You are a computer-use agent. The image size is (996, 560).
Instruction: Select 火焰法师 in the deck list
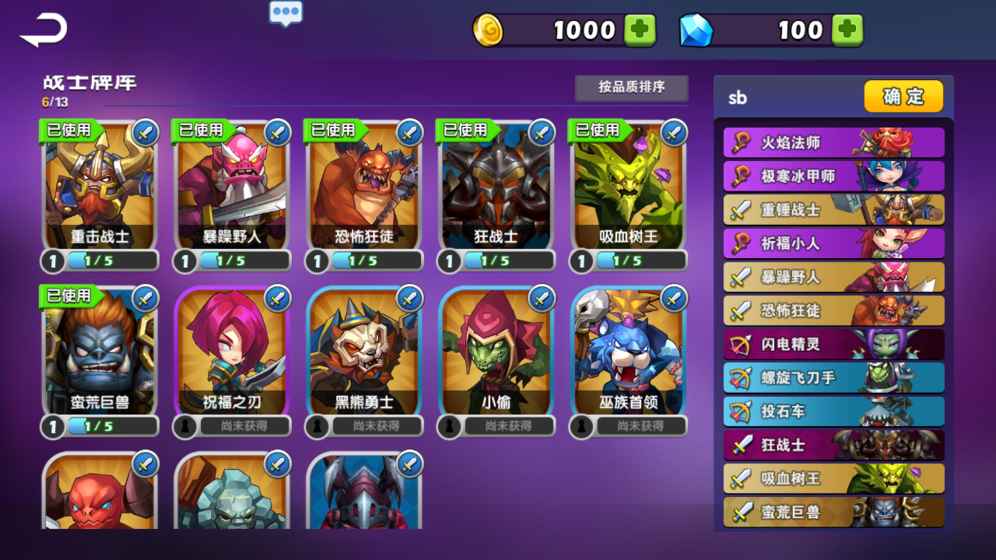point(833,143)
